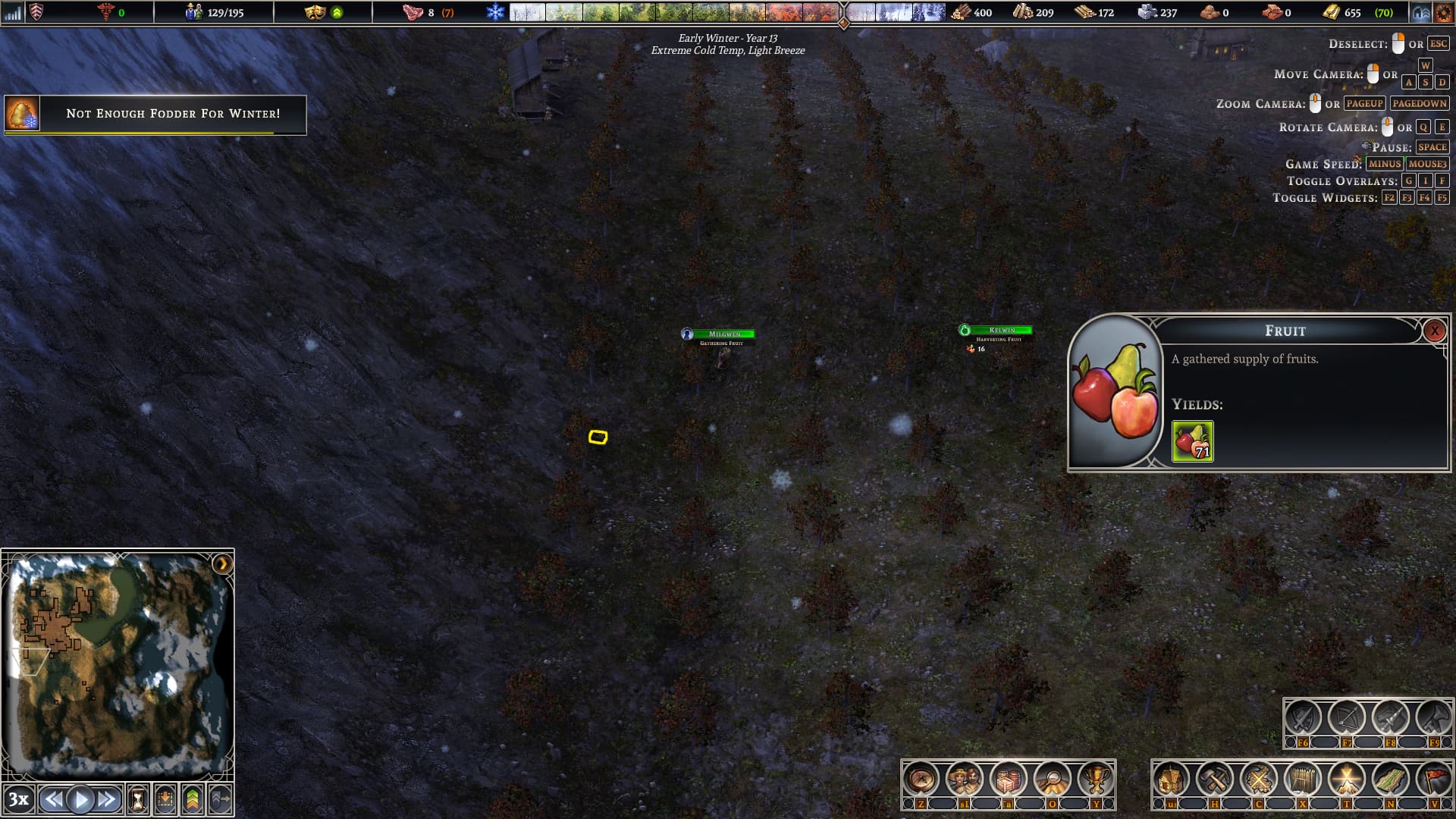
Task: Click the hourglass button below the minimap
Action: pyautogui.click(x=138, y=799)
